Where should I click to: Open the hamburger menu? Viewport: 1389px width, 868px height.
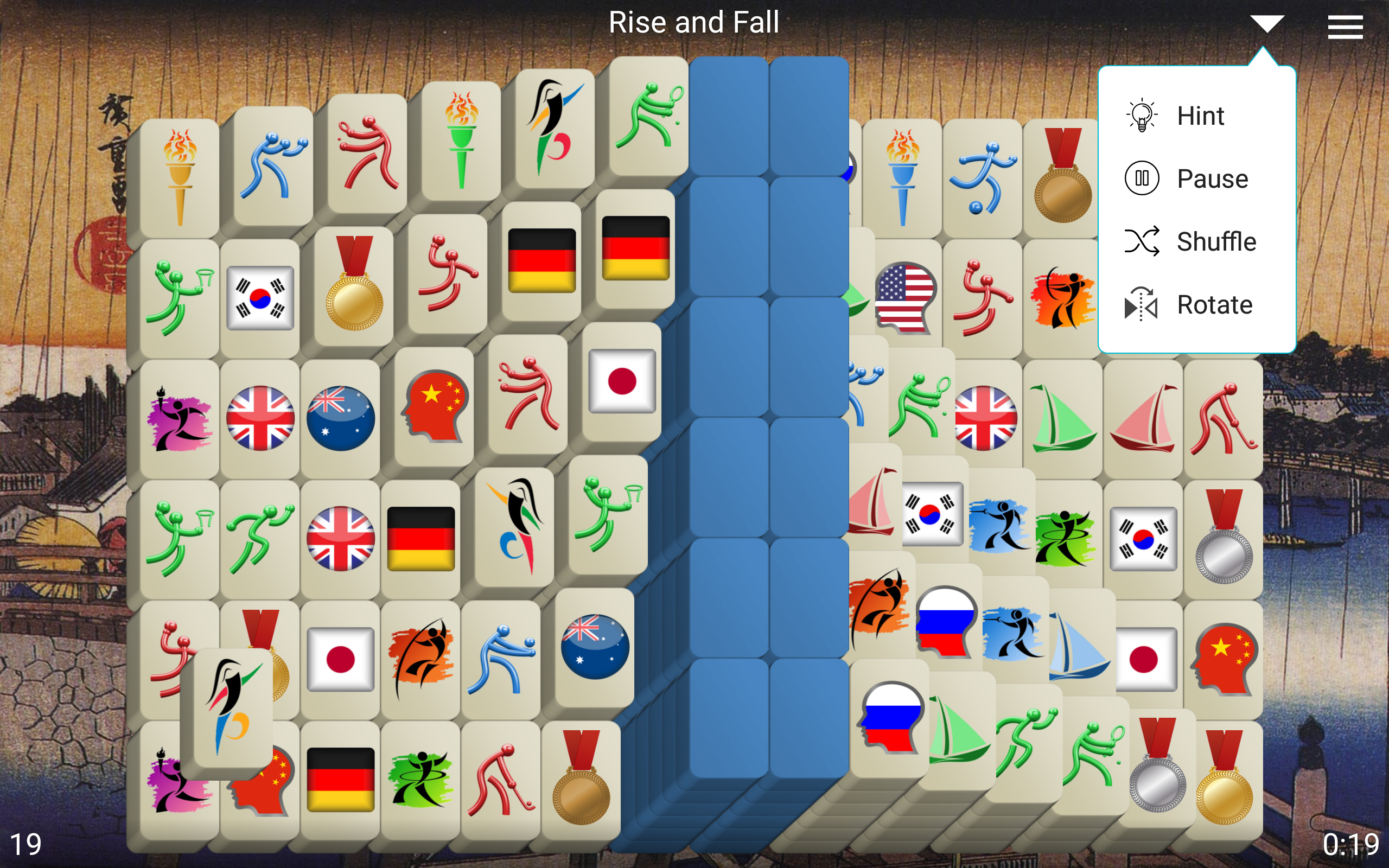(x=1346, y=27)
